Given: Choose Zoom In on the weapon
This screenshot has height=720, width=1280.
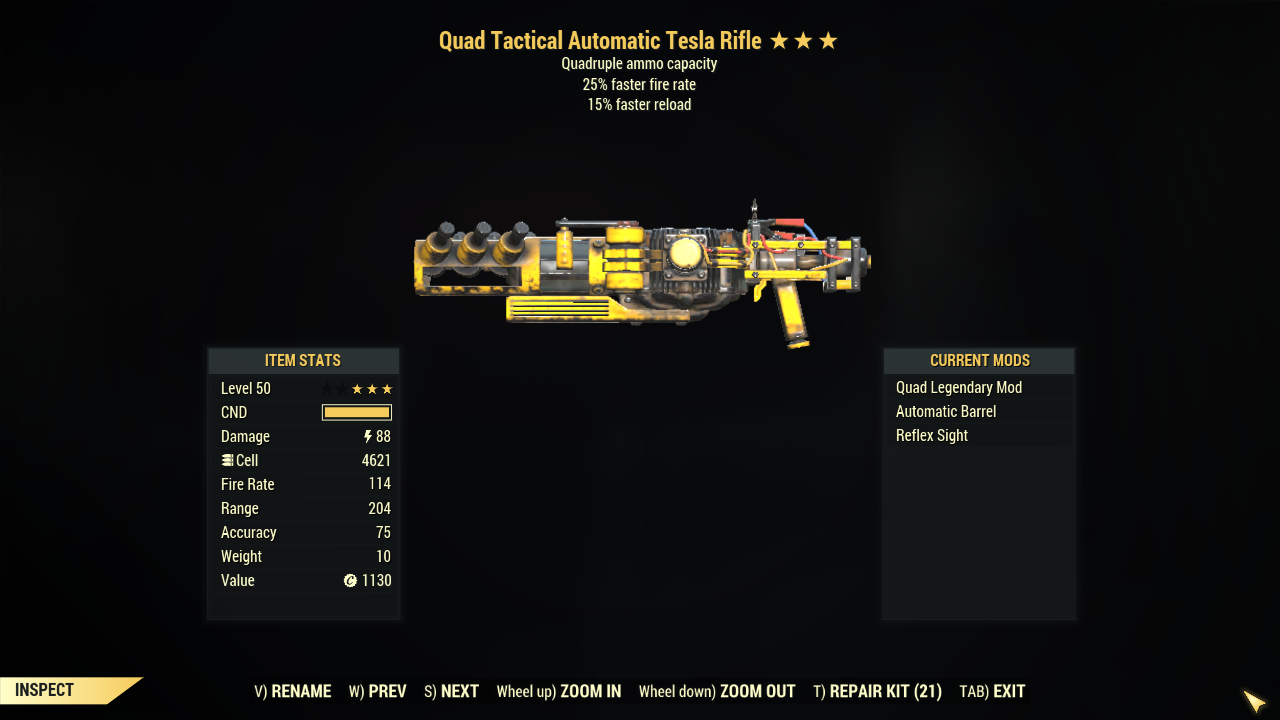Looking at the screenshot, I should click(559, 691).
